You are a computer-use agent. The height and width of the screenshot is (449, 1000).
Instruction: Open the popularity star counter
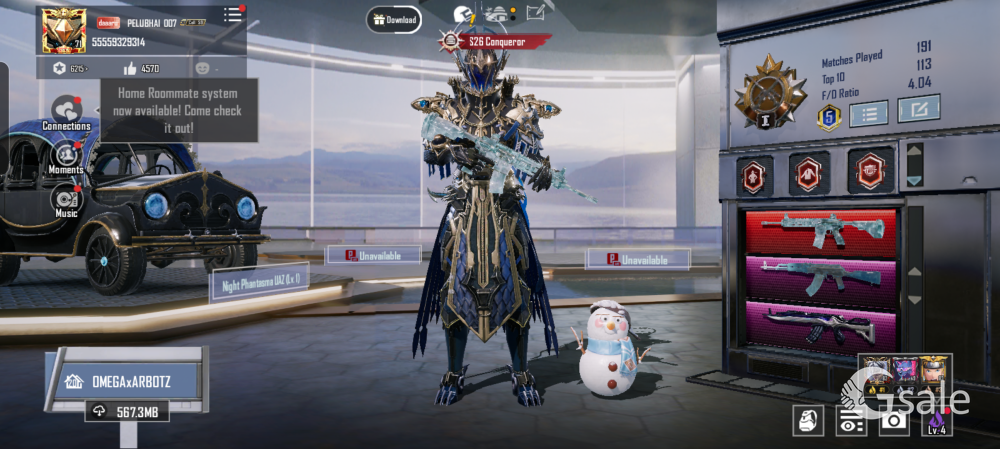pos(58,69)
